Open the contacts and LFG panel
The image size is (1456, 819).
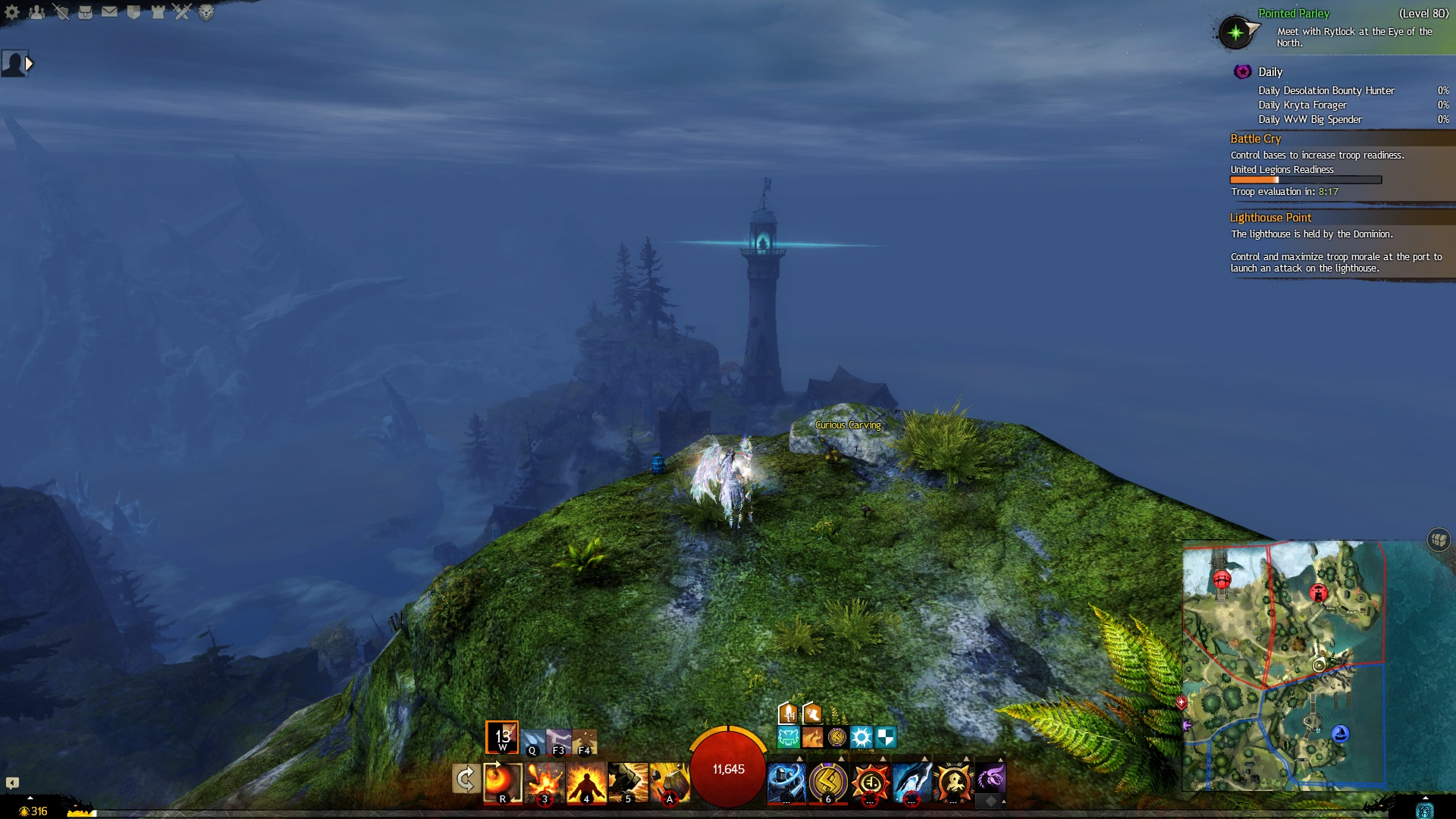[36, 12]
